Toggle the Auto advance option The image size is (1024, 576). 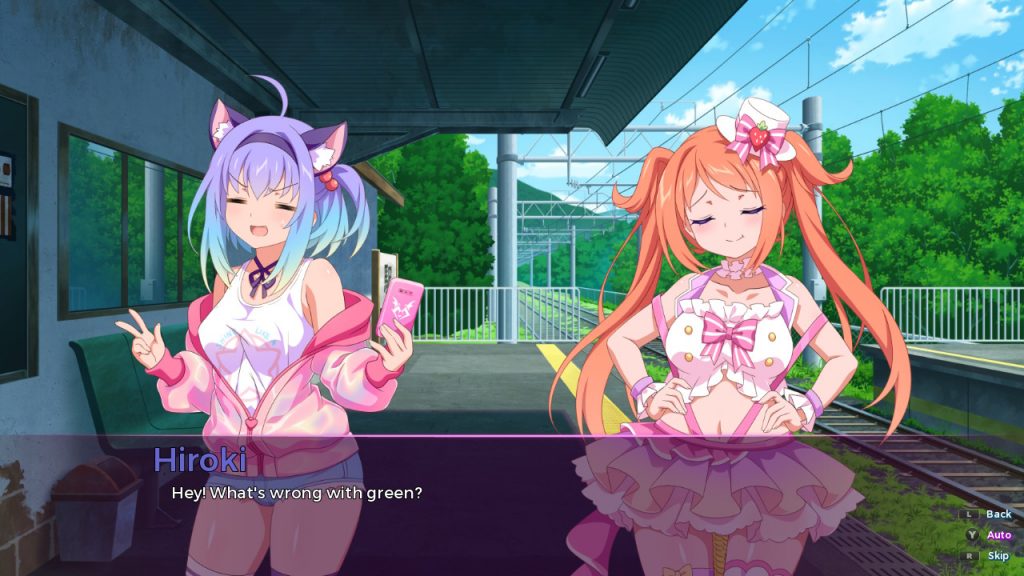pyautogui.click(x=998, y=535)
